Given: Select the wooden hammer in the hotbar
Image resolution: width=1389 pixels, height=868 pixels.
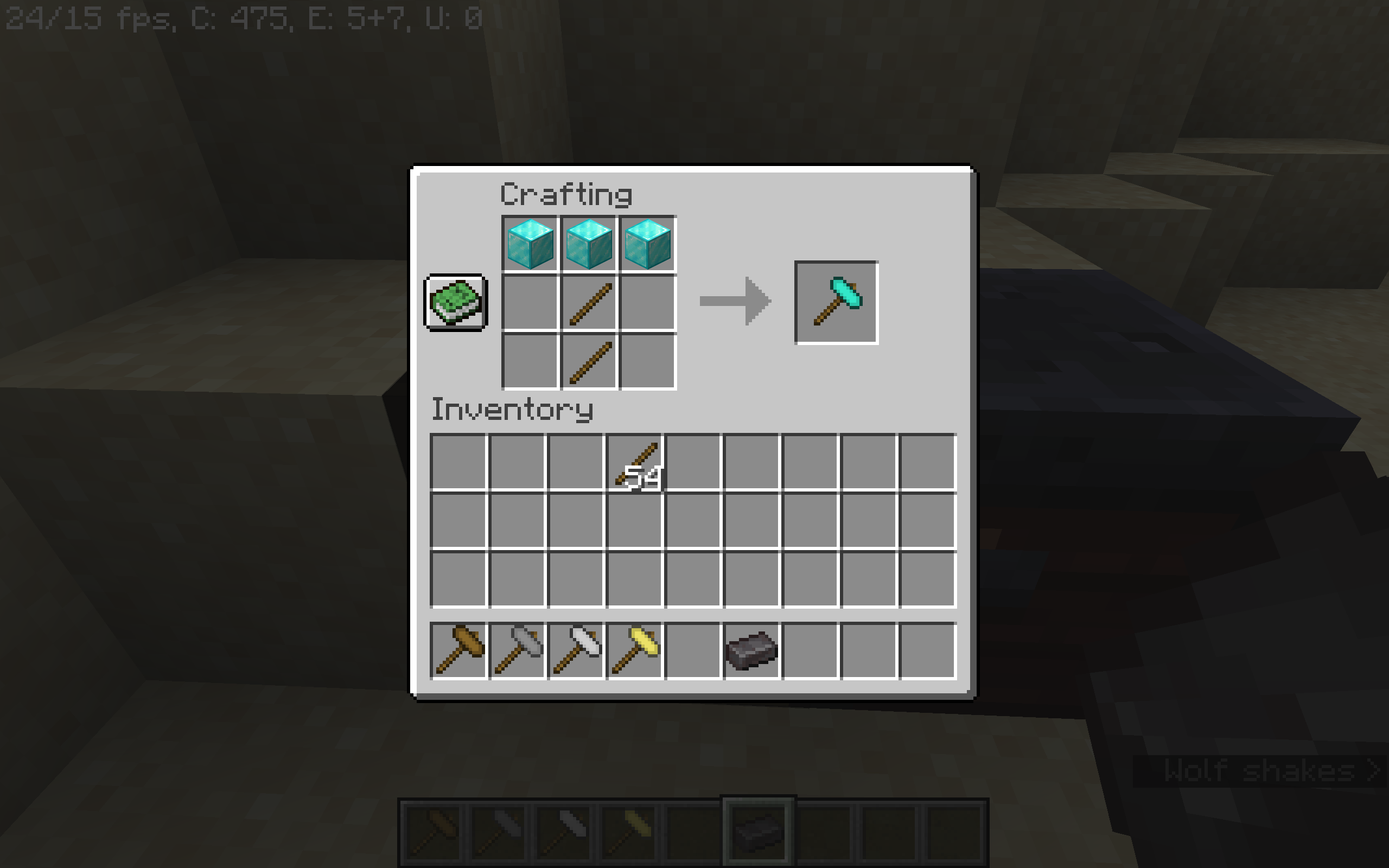Looking at the screenshot, I should pyautogui.click(x=459, y=649).
